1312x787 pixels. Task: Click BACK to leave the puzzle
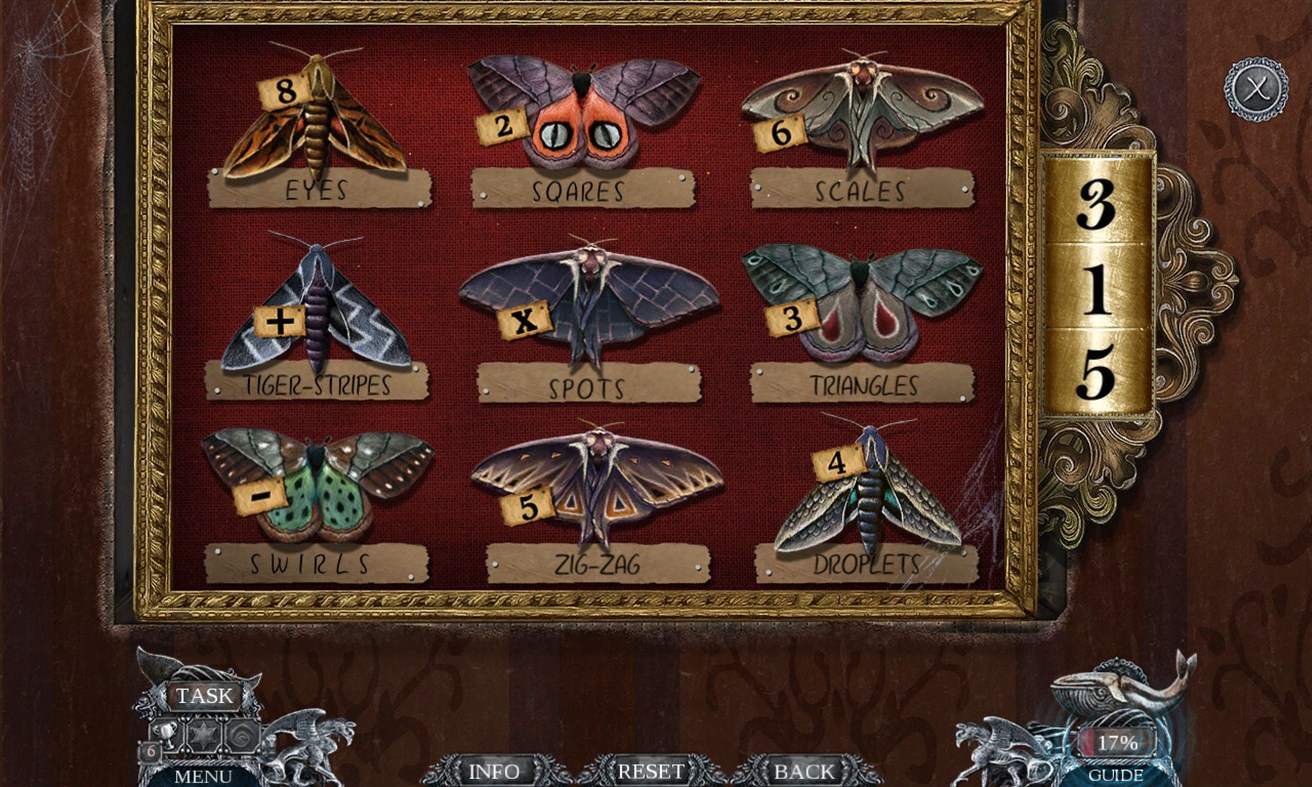tap(800, 771)
